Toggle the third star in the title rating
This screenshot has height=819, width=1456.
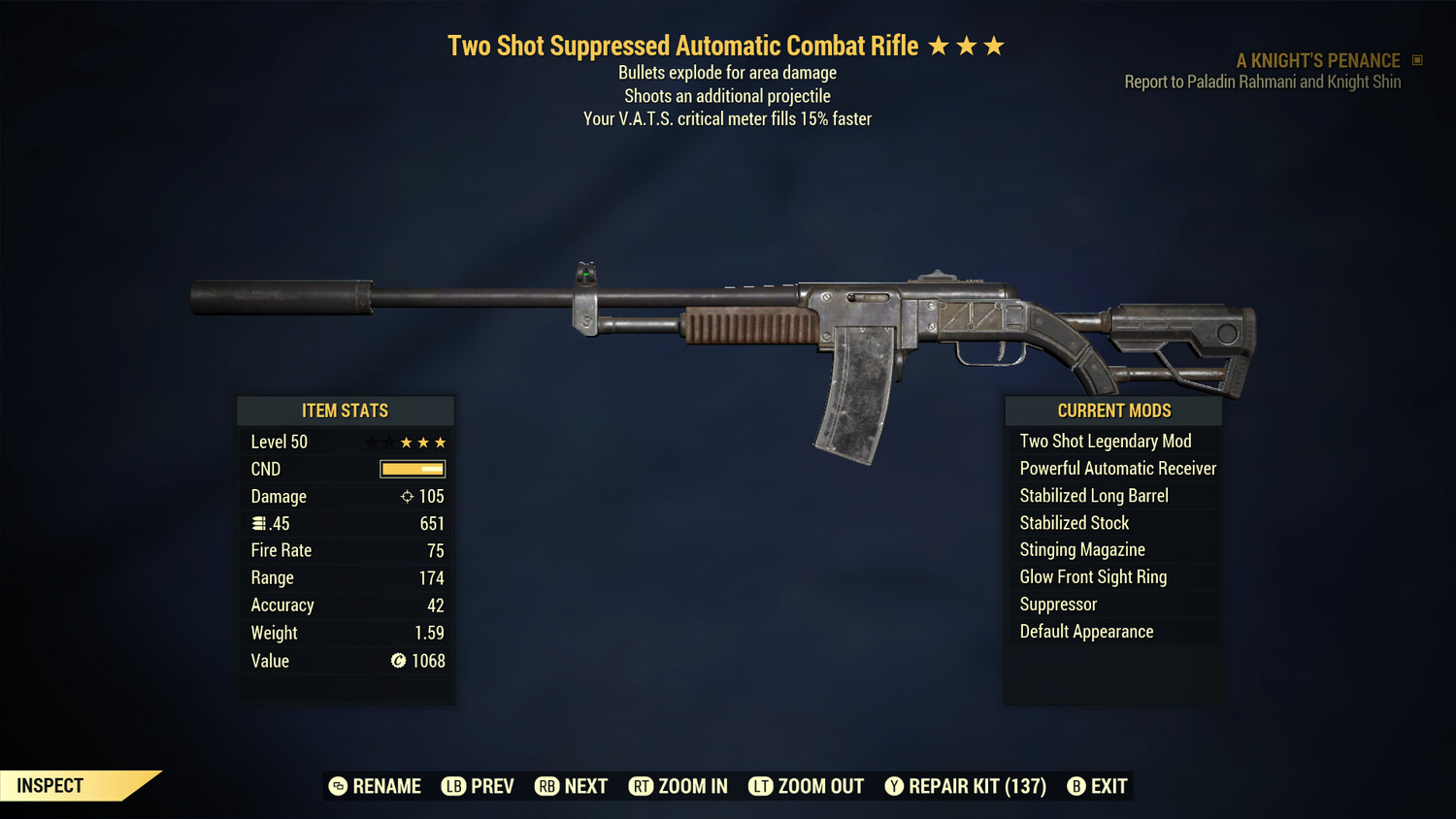pyautogui.click(x=992, y=44)
